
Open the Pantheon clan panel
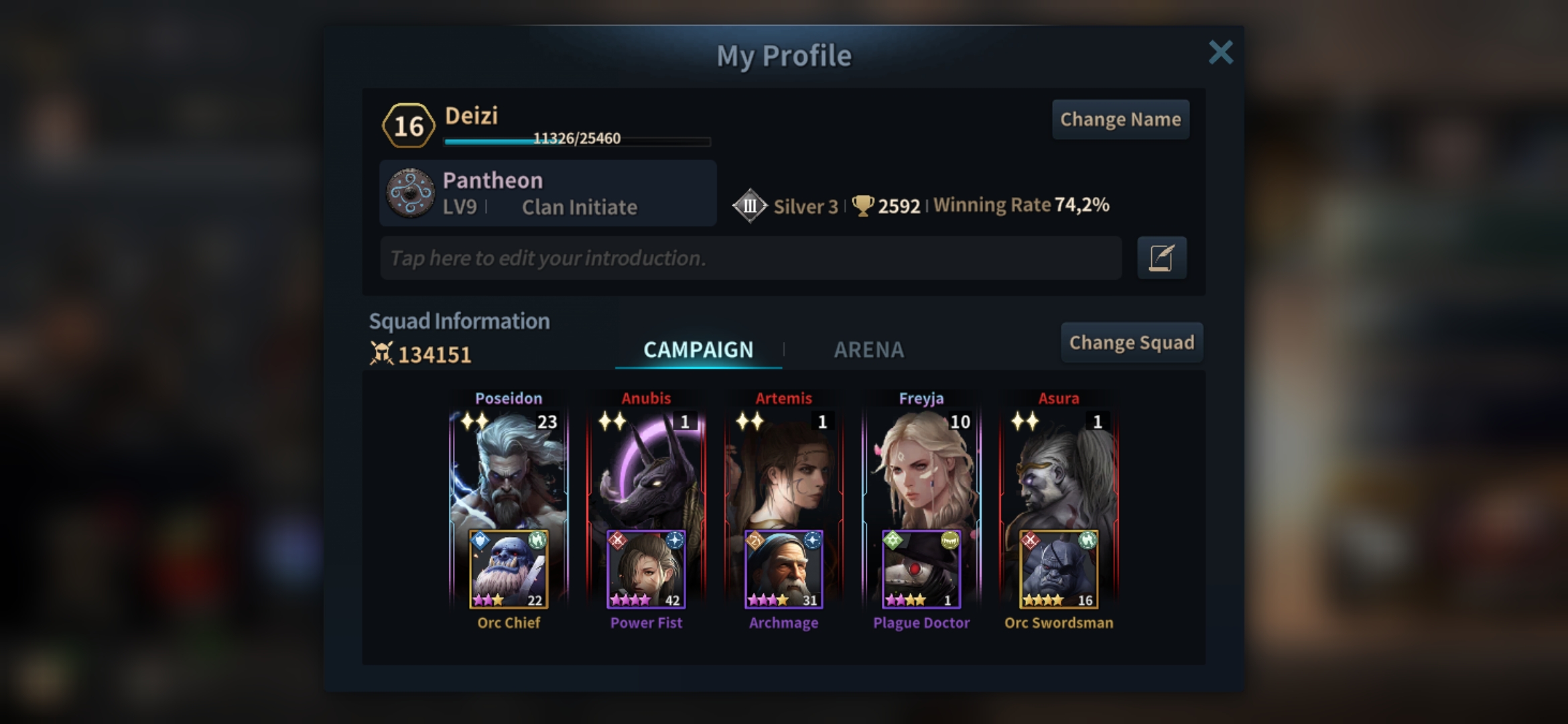547,193
